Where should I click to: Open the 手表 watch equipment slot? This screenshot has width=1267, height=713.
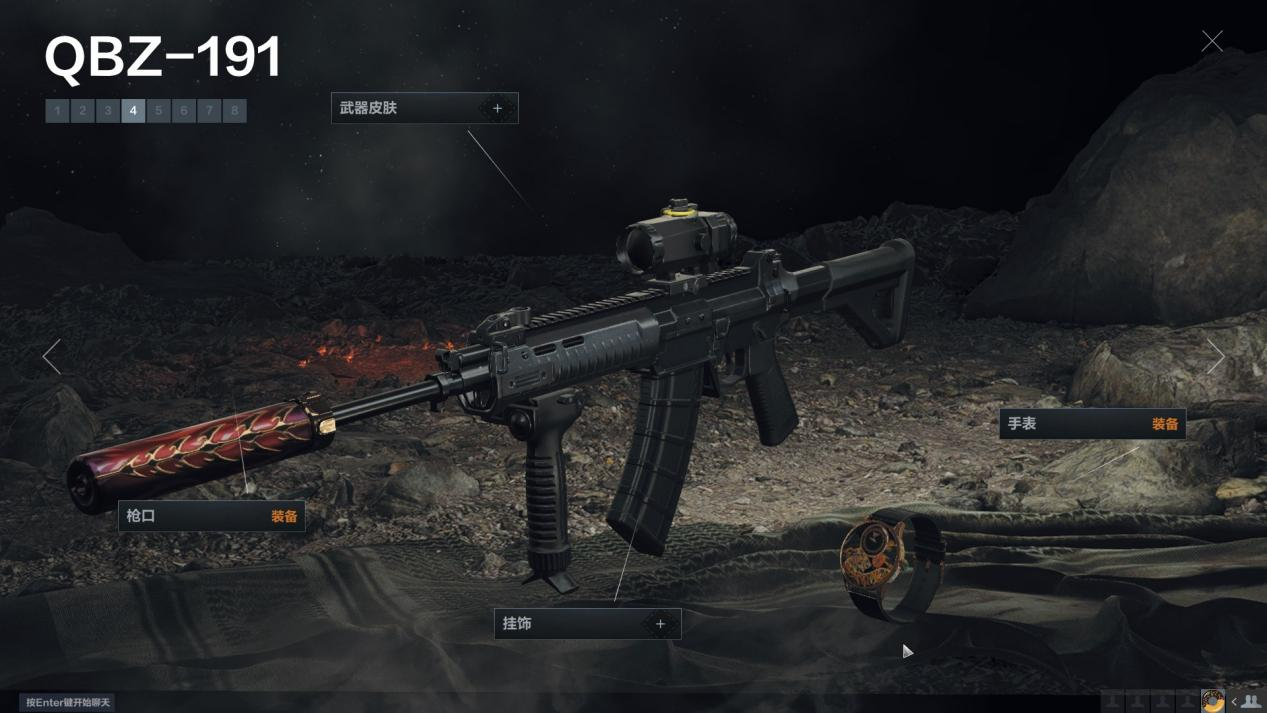tap(1092, 424)
